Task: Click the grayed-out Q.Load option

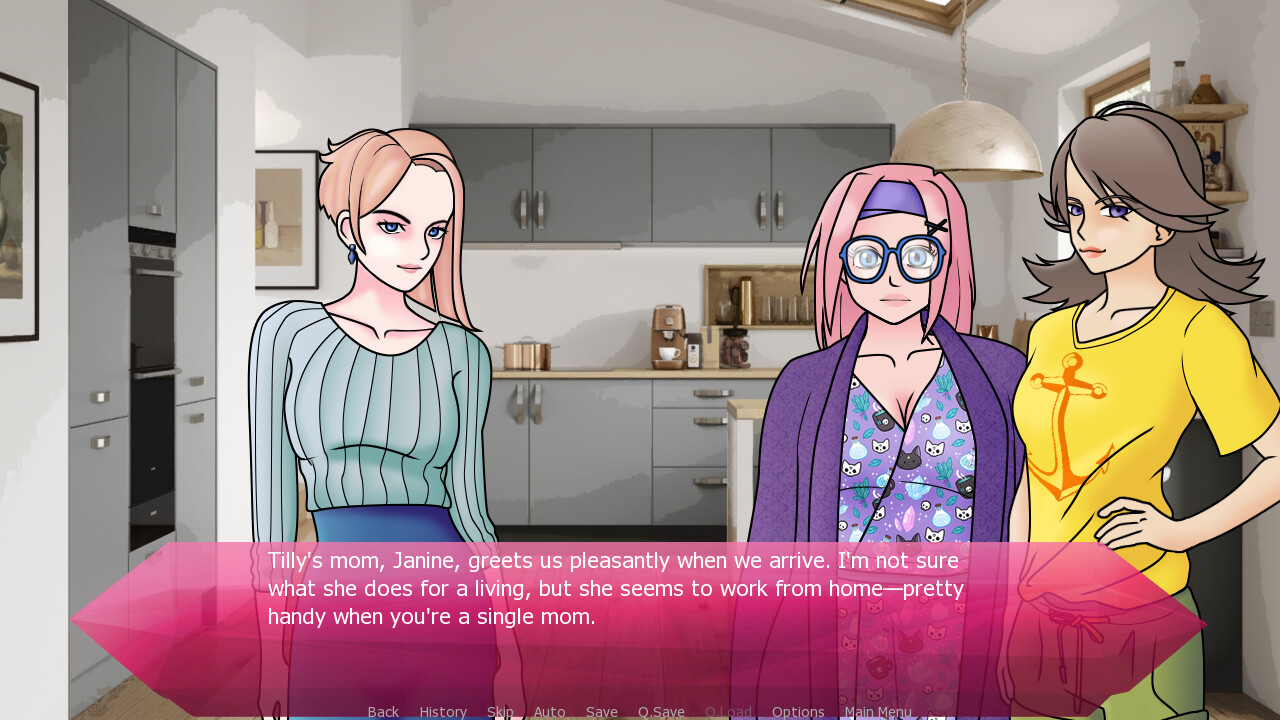Action: pyautogui.click(x=728, y=711)
